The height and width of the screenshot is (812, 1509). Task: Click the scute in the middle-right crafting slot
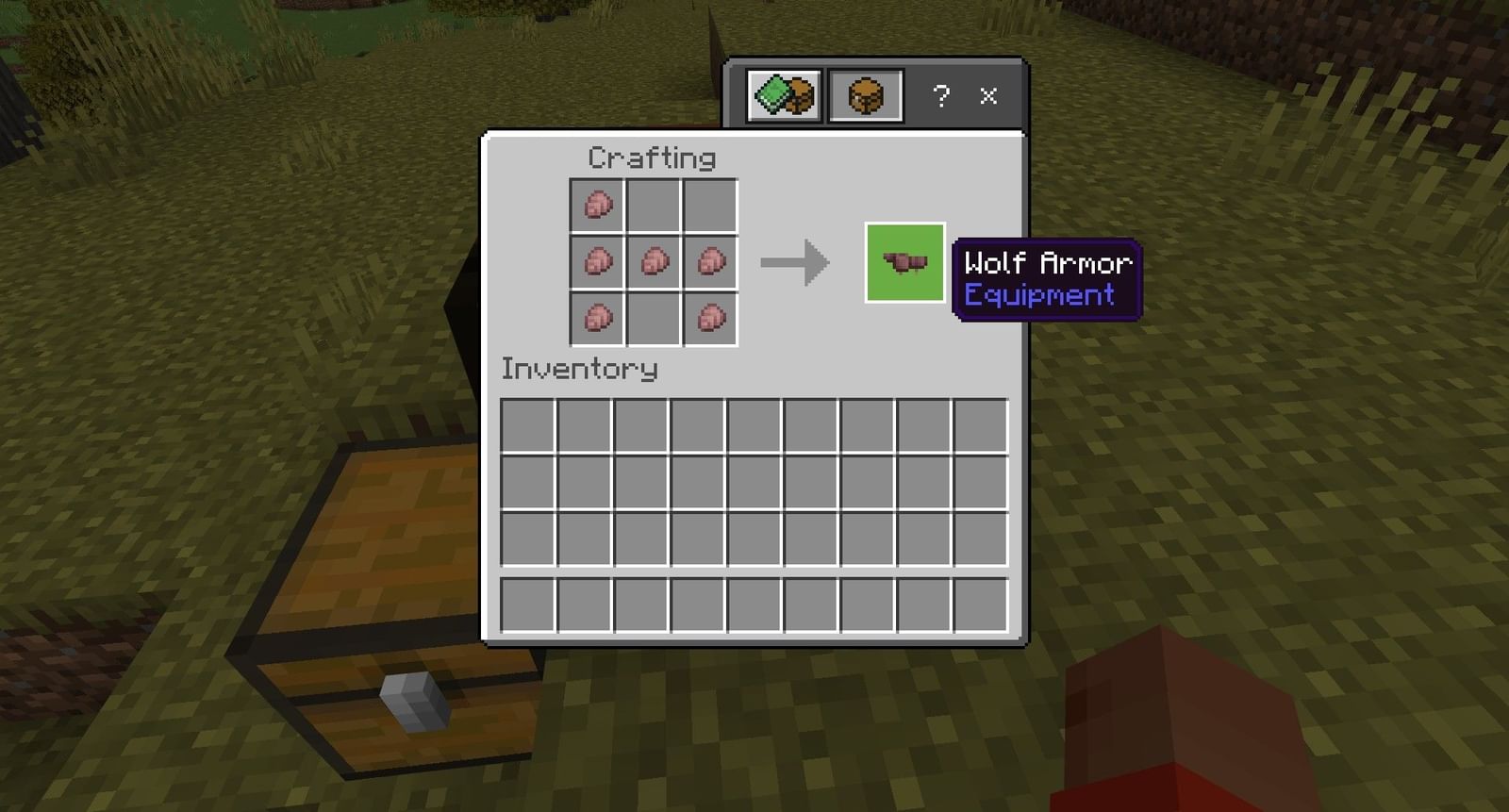tap(710, 260)
